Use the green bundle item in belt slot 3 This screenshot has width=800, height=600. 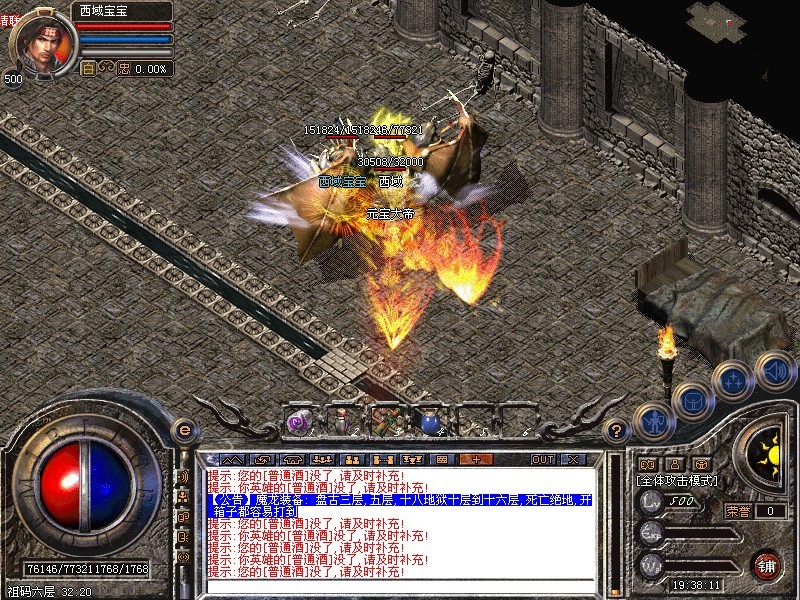[x=385, y=421]
